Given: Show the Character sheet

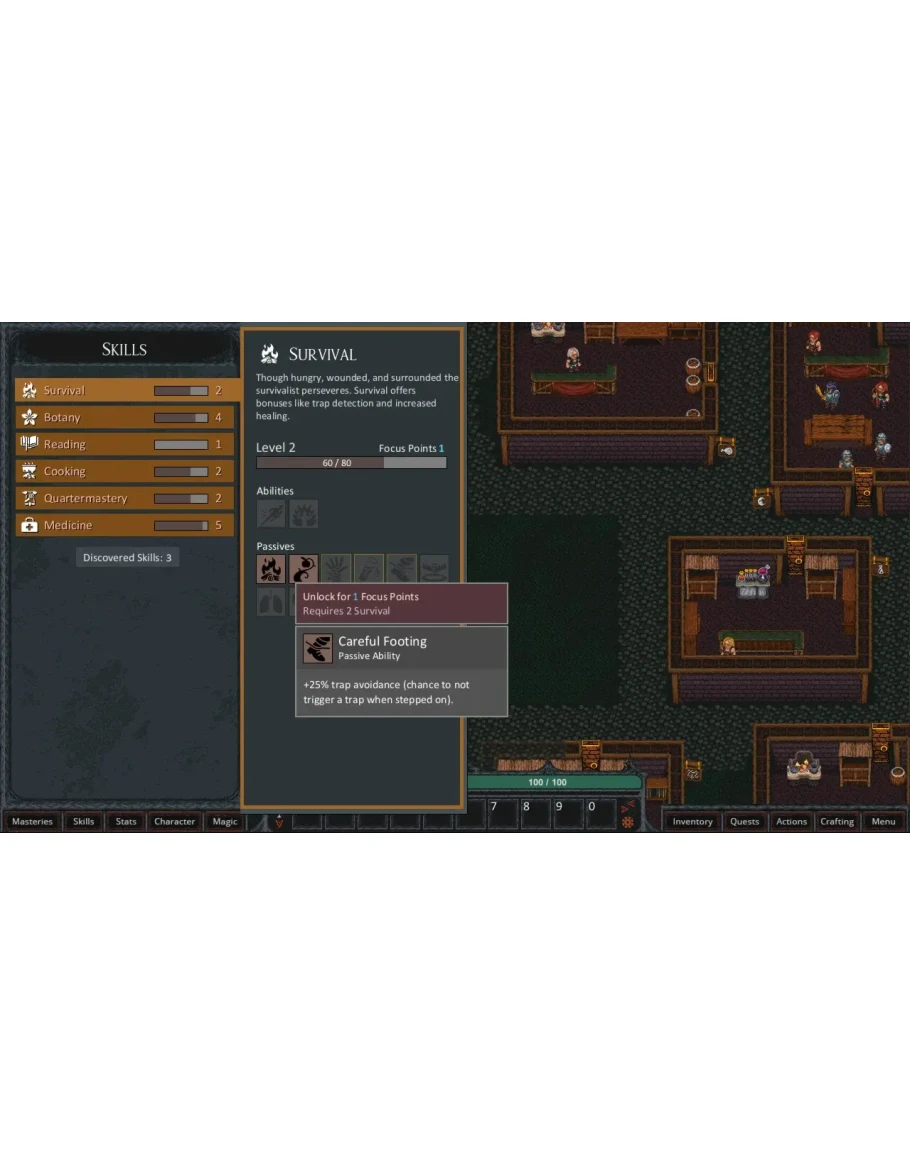Looking at the screenshot, I should 175,822.
